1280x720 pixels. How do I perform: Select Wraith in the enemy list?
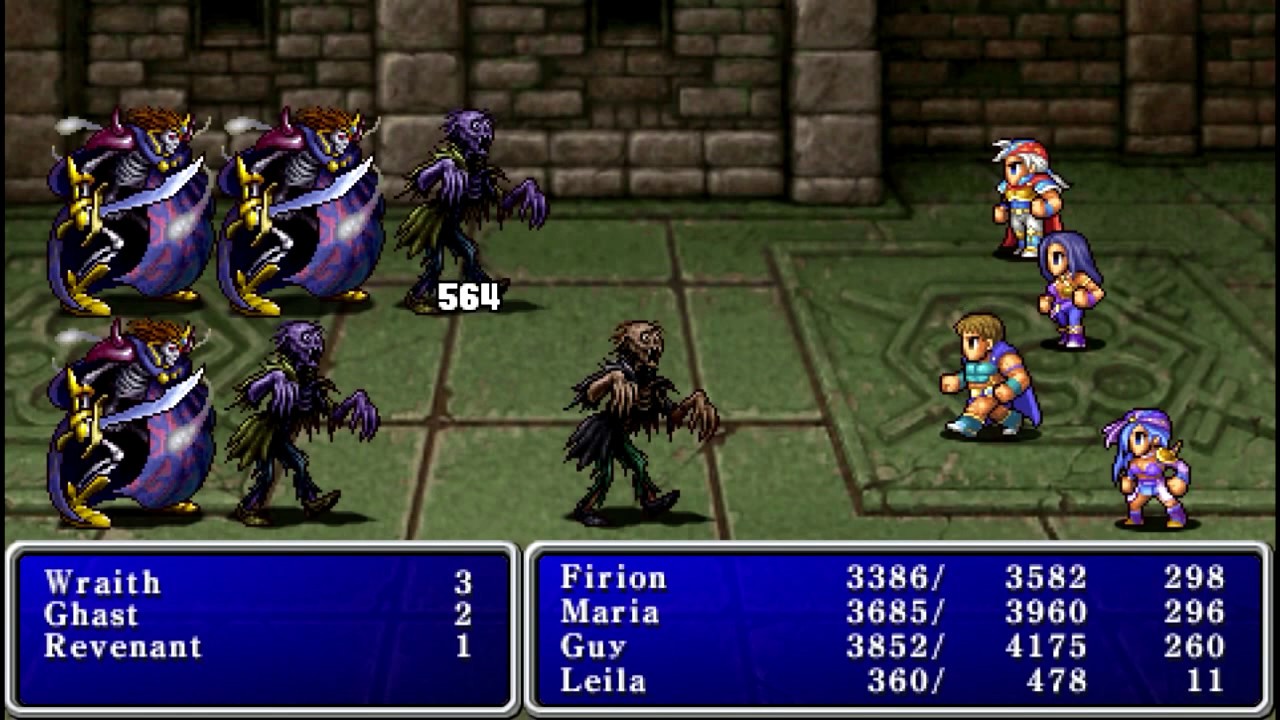pyautogui.click(x=102, y=582)
